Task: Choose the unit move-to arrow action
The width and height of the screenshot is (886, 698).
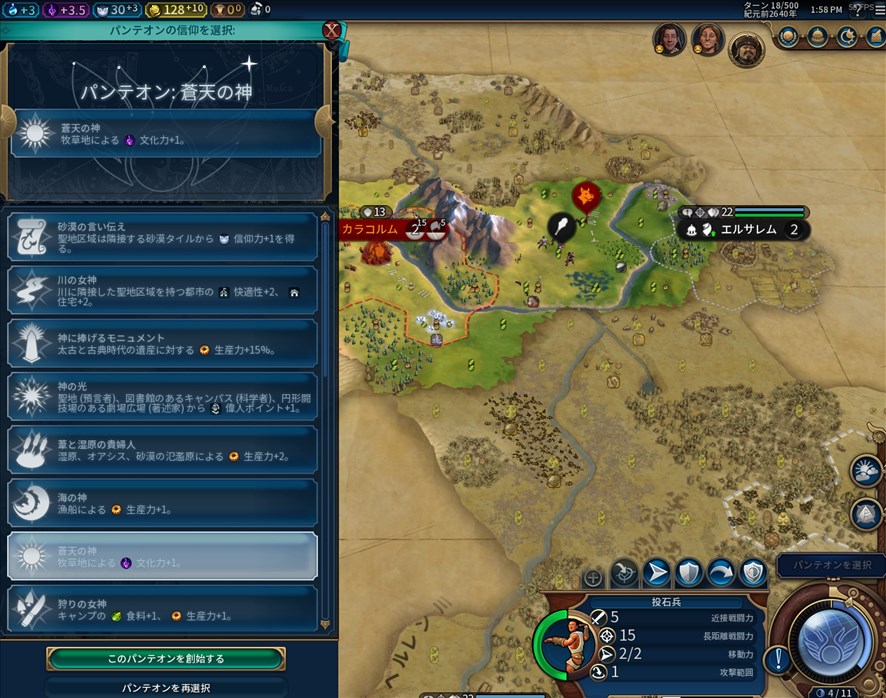Action: coord(656,573)
